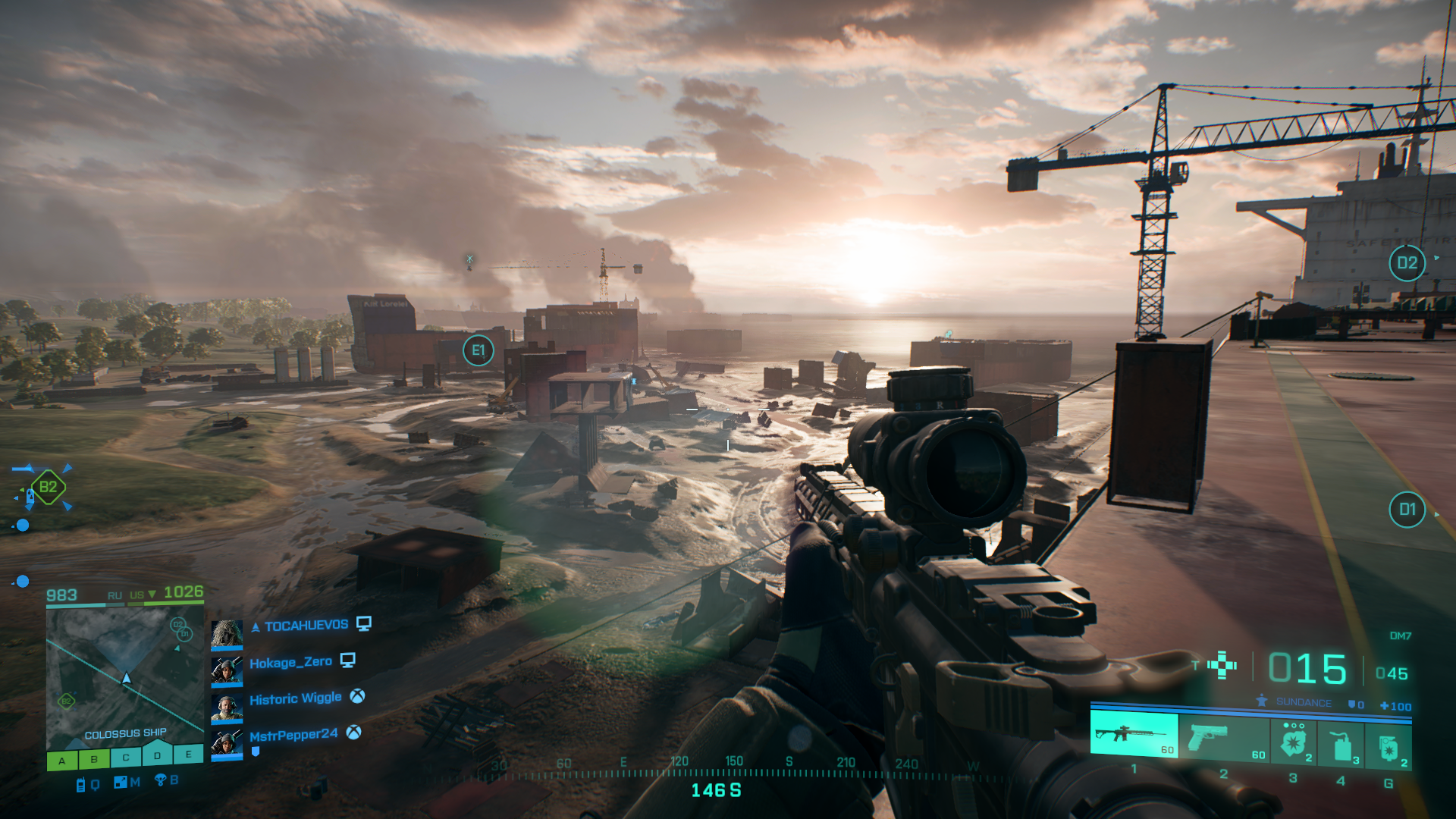Image resolution: width=1456 pixels, height=819 pixels.
Task: Open the Colossus Ship minimap
Action: pyautogui.click(x=125, y=676)
